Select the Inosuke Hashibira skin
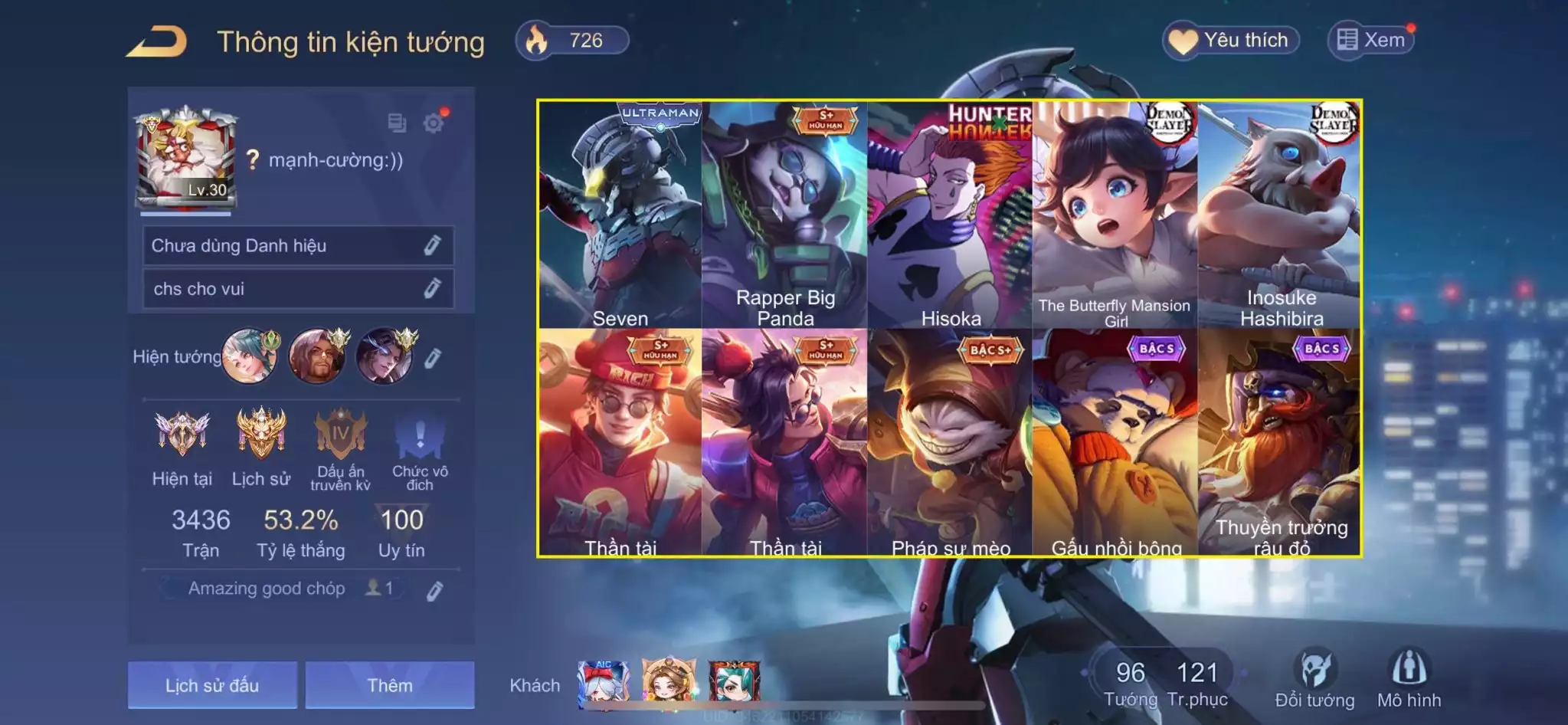 pyautogui.click(x=1280, y=215)
